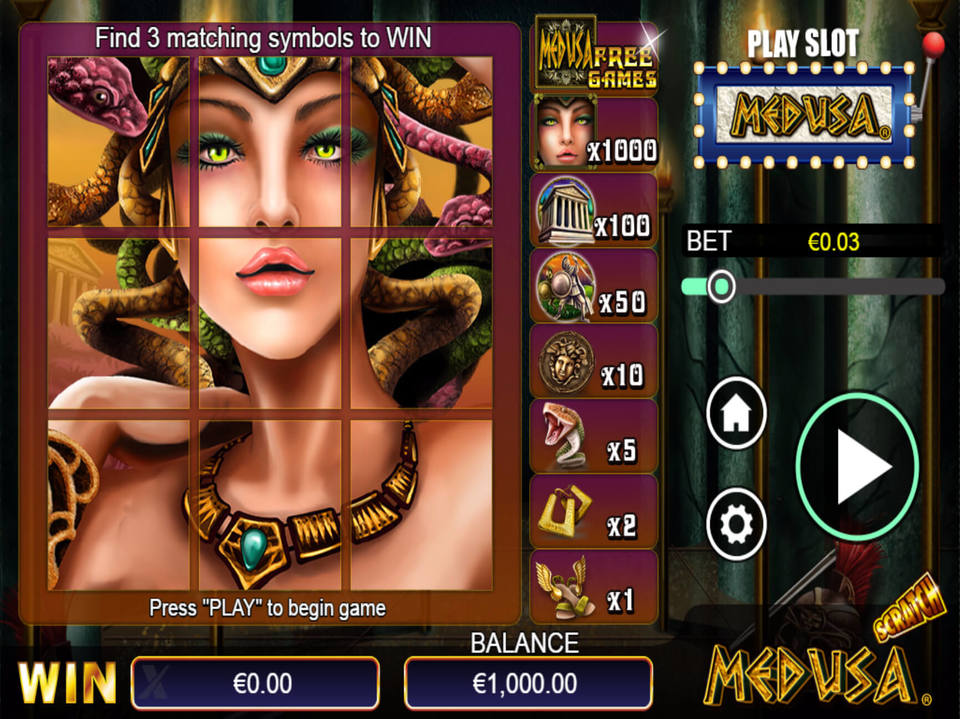
Task: Scratch the tile with the emerald necklace pendant
Action: tap(274, 505)
